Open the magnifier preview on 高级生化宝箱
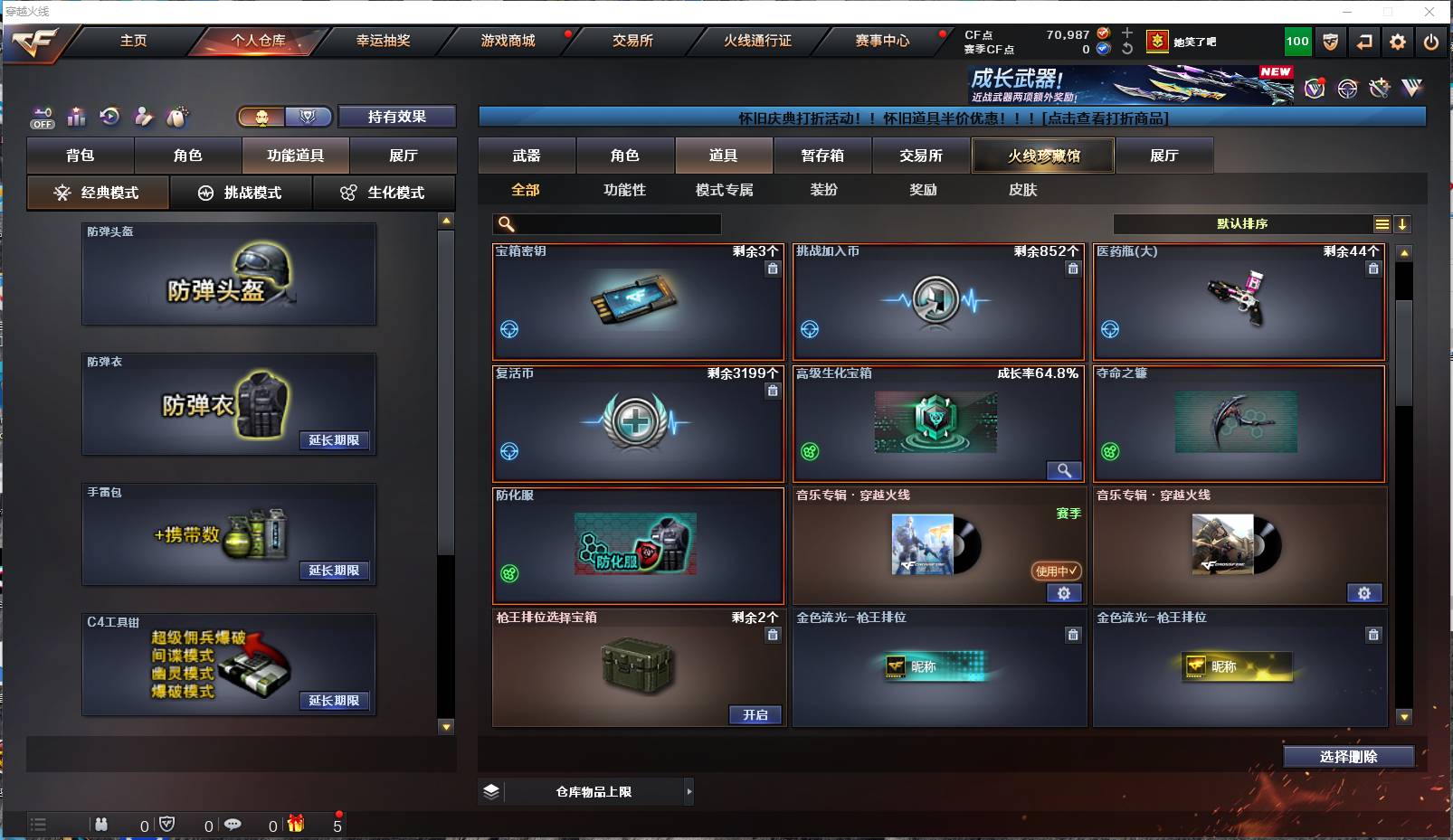 [1066, 470]
